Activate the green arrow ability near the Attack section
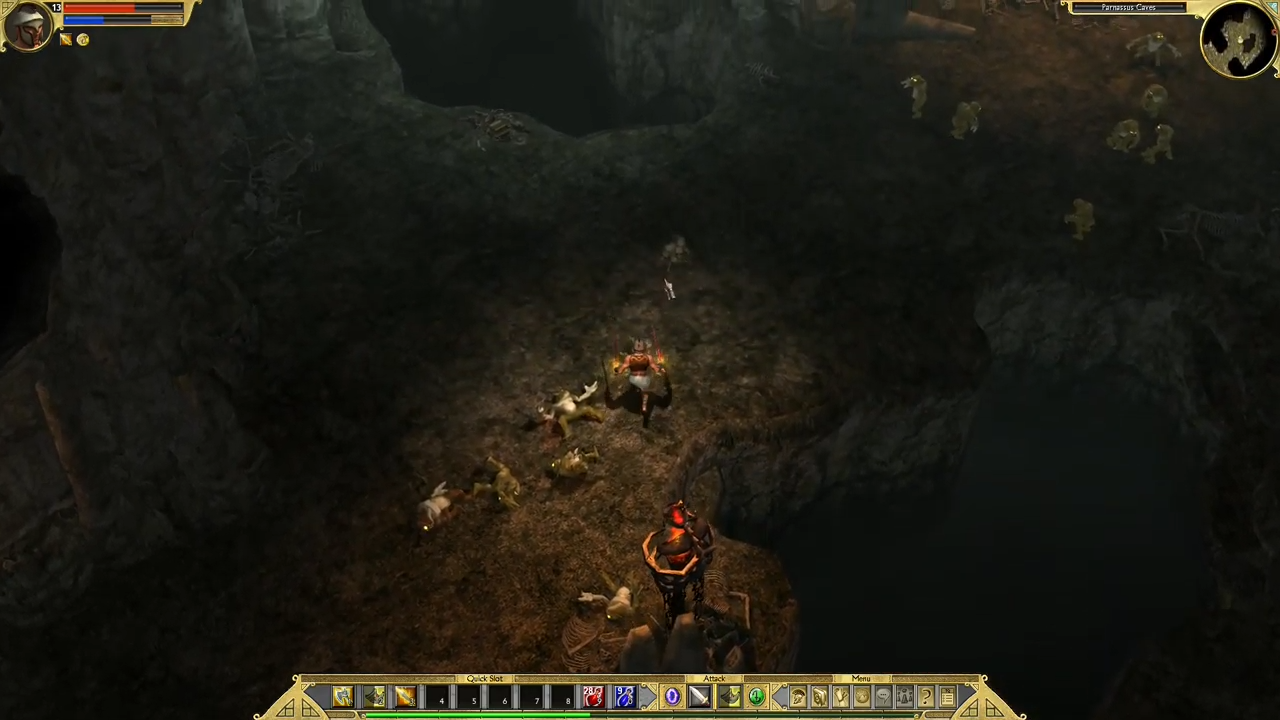Viewport: 1280px width, 720px height. (756, 697)
